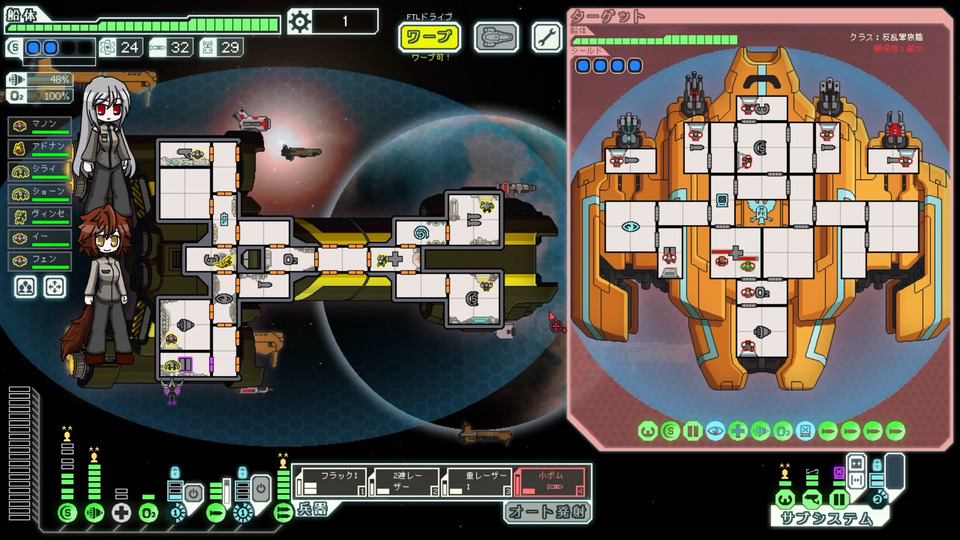Open the wrench options menu

click(x=546, y=37)
